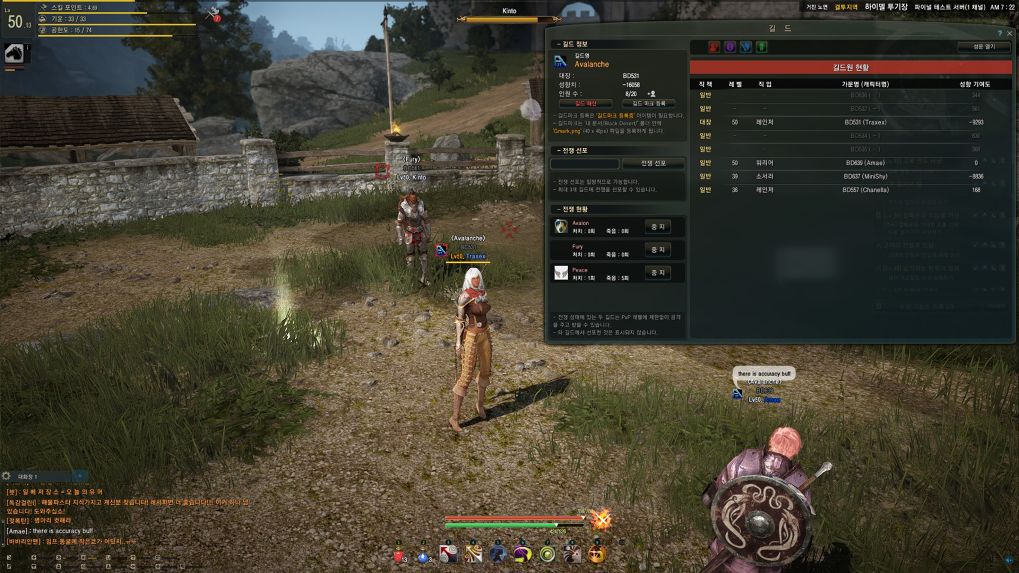The image size is (1019, 573).
Task: Use the red health potion in hotbar
Action: 397,555
